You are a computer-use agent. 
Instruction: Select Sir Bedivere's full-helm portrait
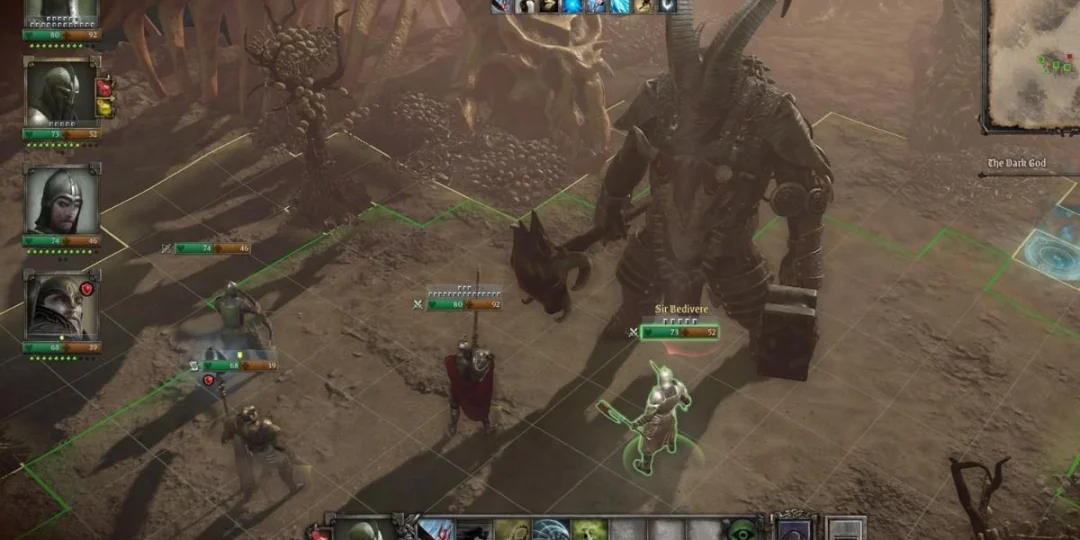pyautogui.click(x=60, y=95)
